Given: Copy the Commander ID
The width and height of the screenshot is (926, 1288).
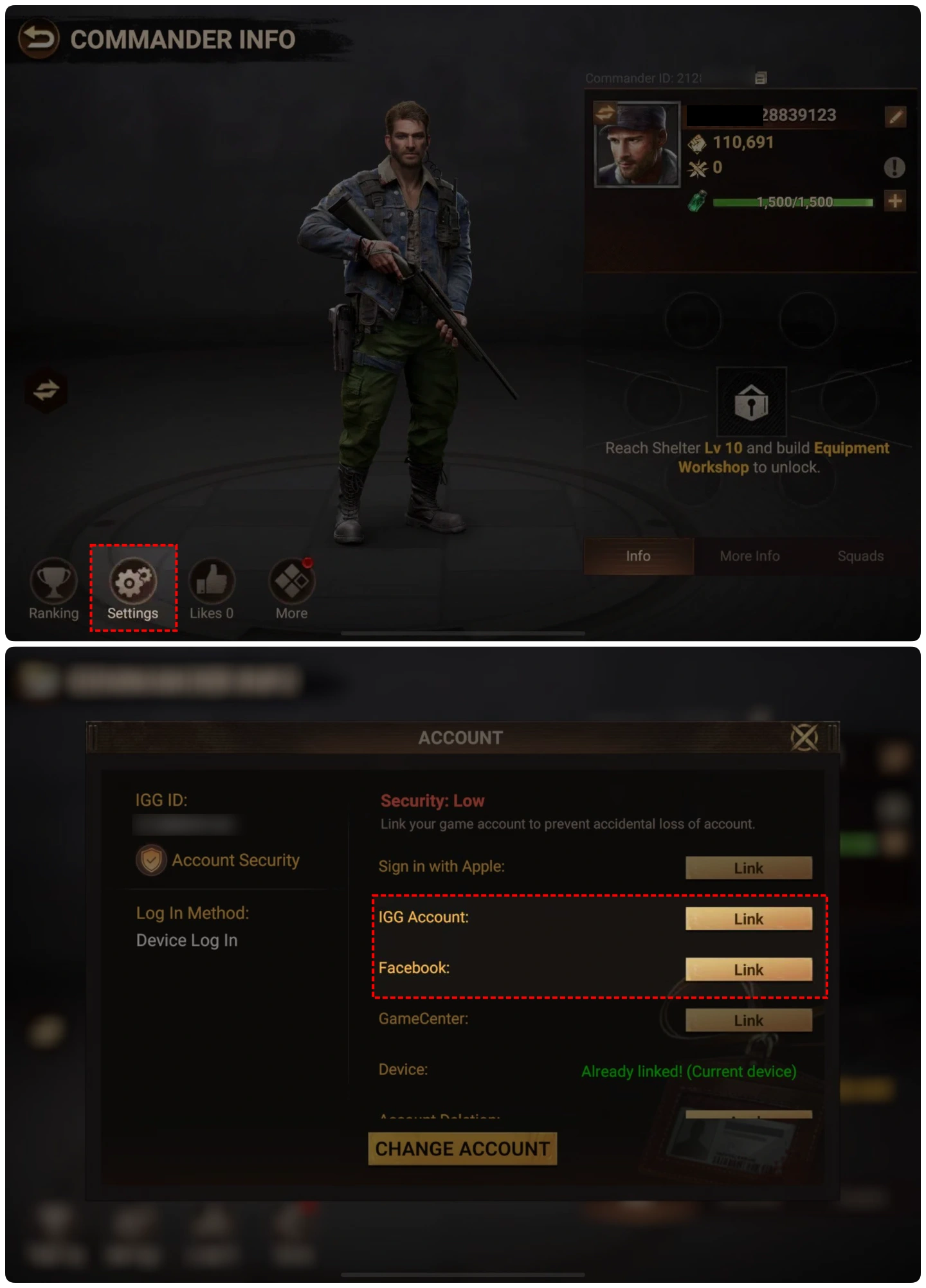Looking at the screenshot, I should click(761, 78).
